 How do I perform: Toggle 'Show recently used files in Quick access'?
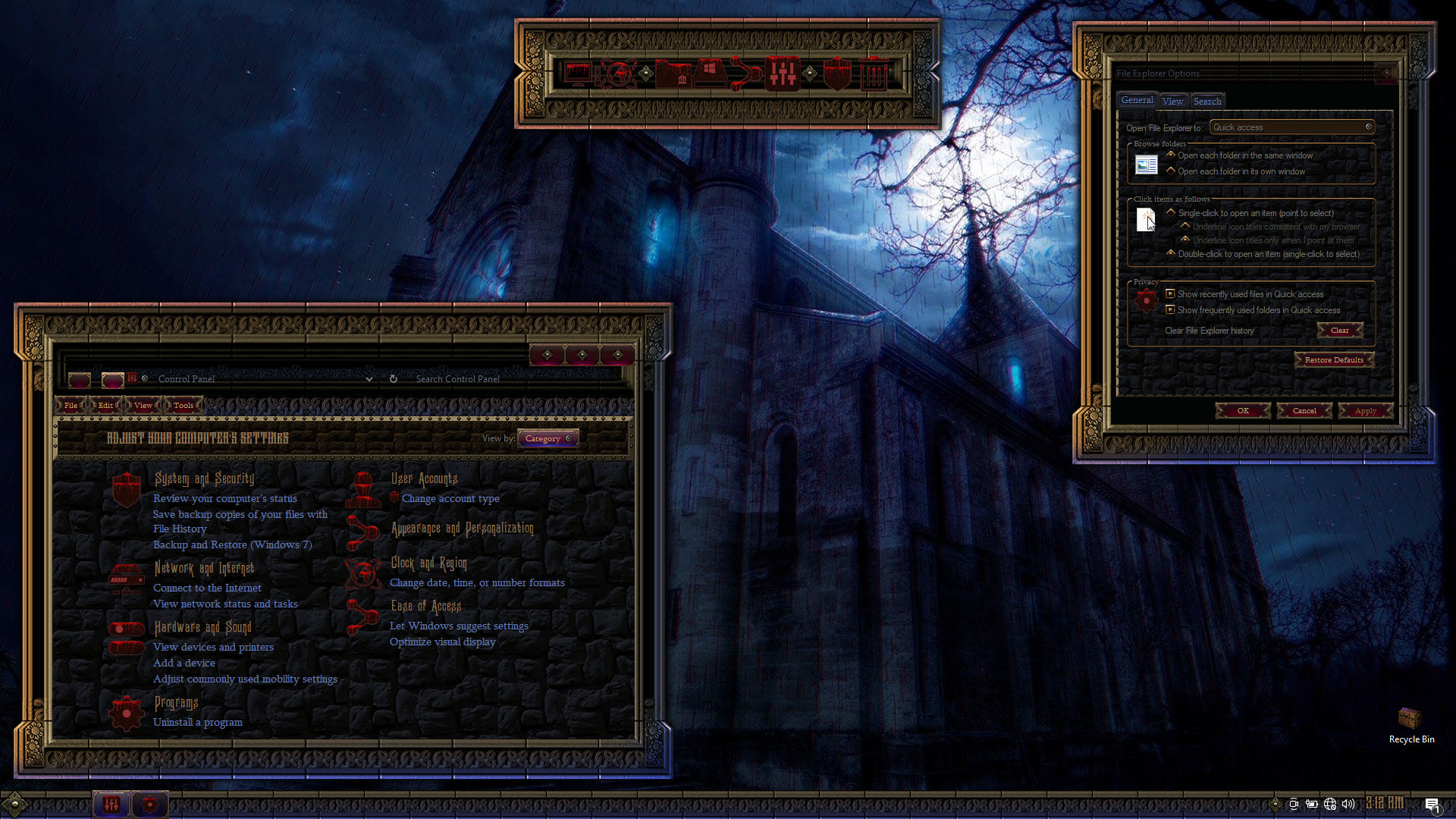[1170, 294]
